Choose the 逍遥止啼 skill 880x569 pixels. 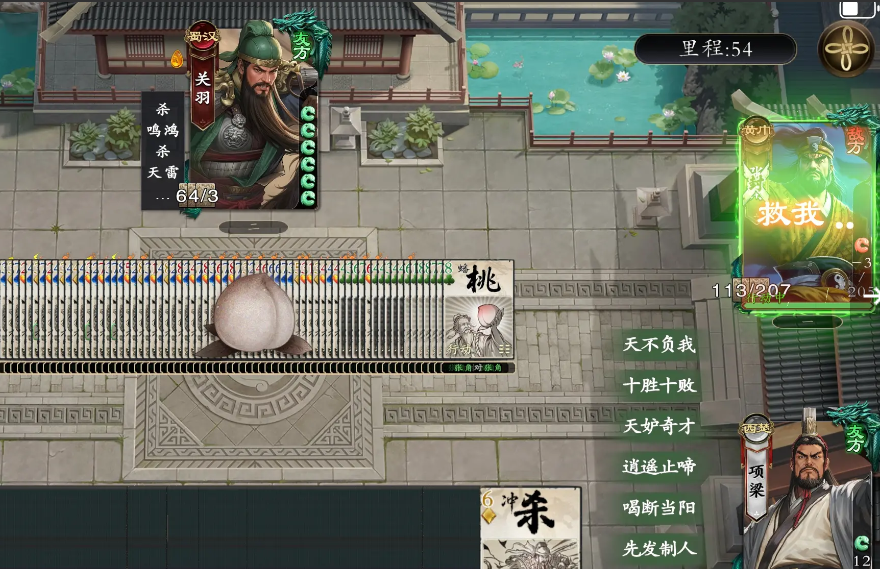(x=659, y=467)
